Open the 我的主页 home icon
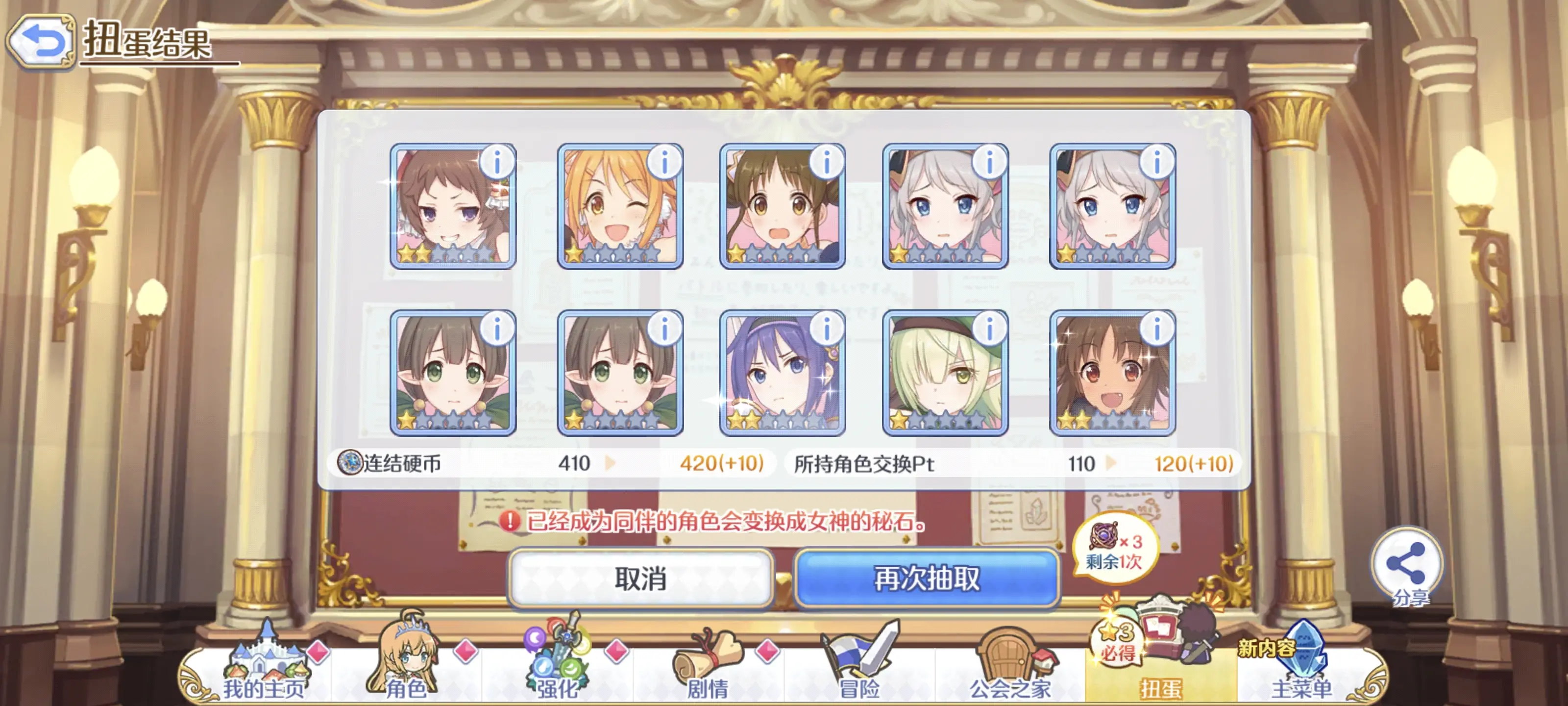Image resolution: width=1568 pixels, height=706 pixels. pos(267,658)
